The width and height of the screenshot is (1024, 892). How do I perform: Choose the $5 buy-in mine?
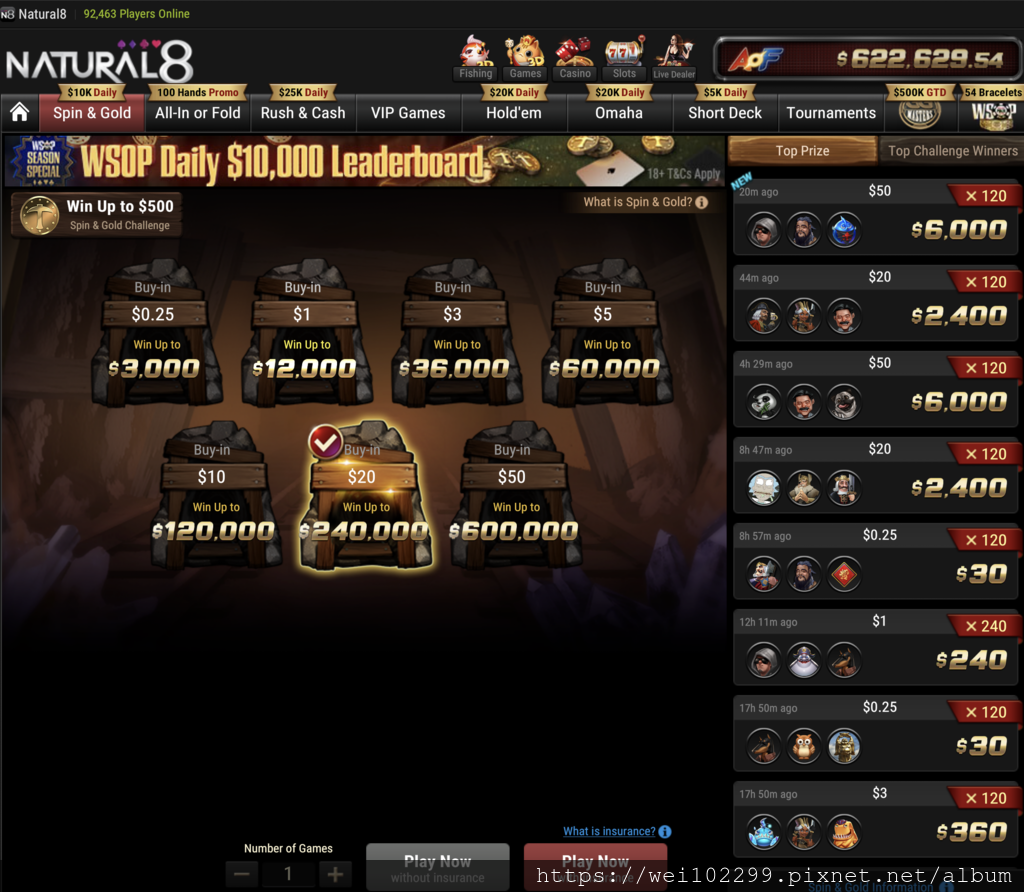[x=602, y=335]
